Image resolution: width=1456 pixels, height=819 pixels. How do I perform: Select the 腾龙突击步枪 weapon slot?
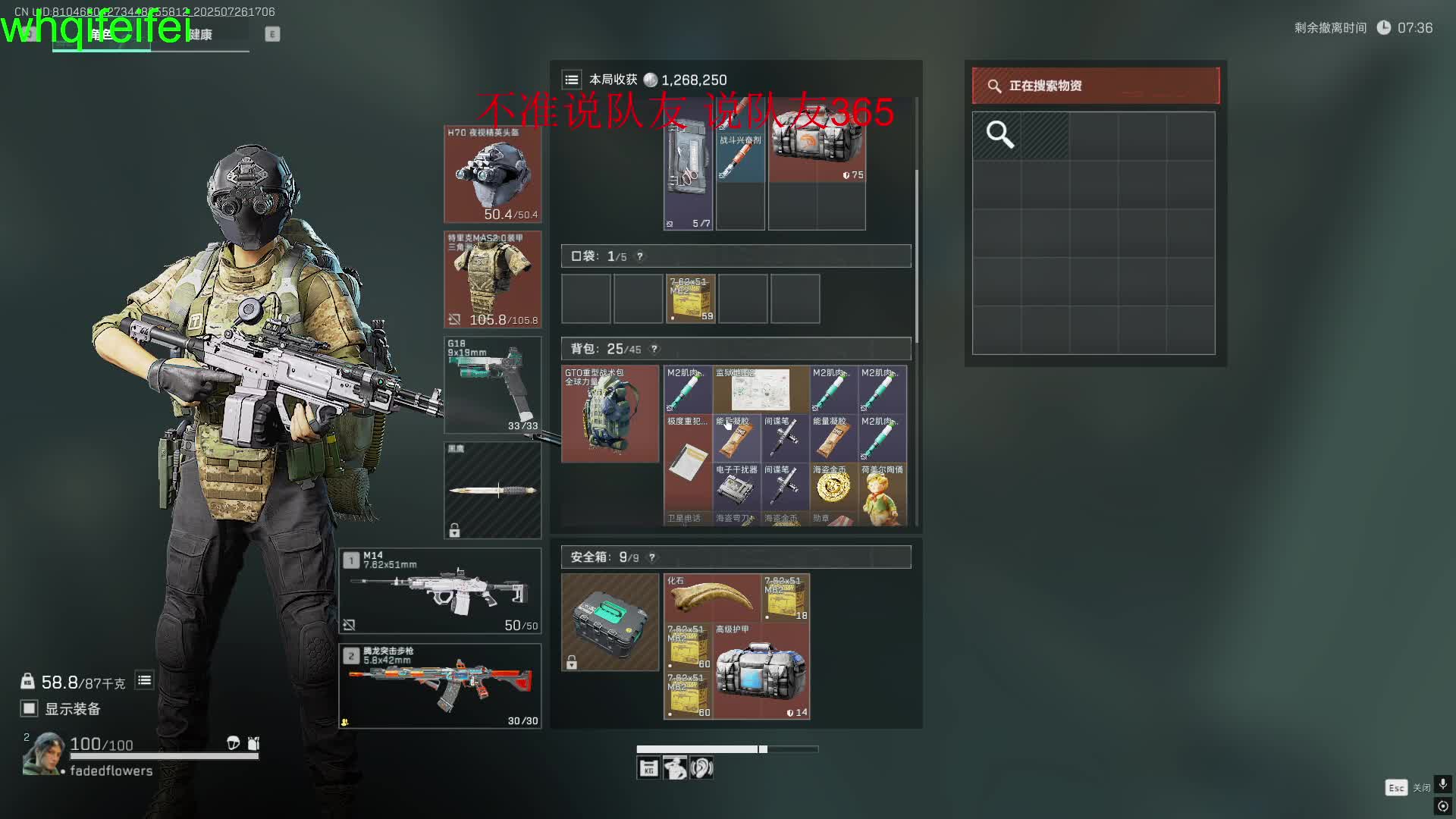pyautogui.click(x=440, y=686)
